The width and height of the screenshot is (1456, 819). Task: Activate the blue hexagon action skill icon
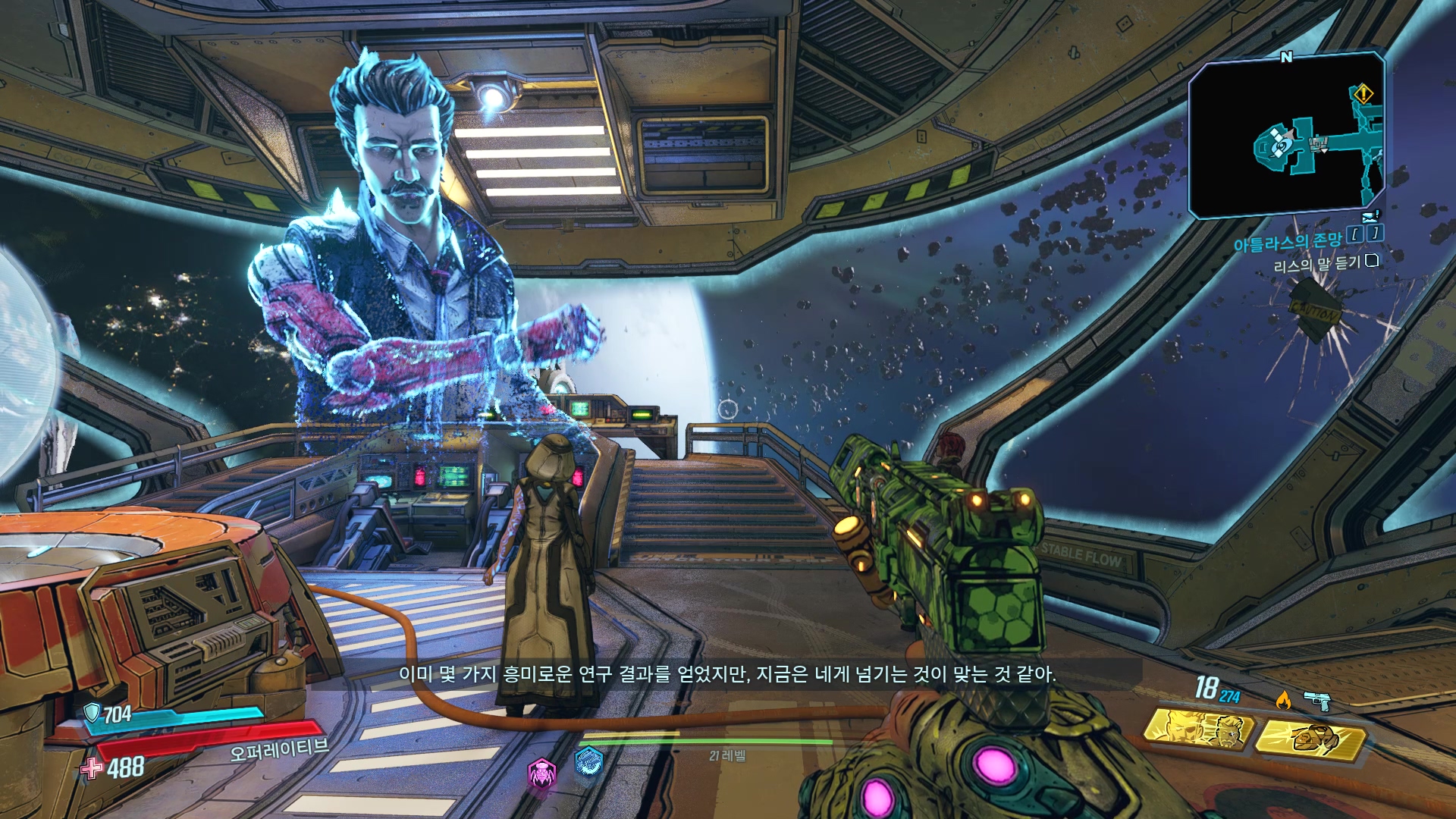588,761
